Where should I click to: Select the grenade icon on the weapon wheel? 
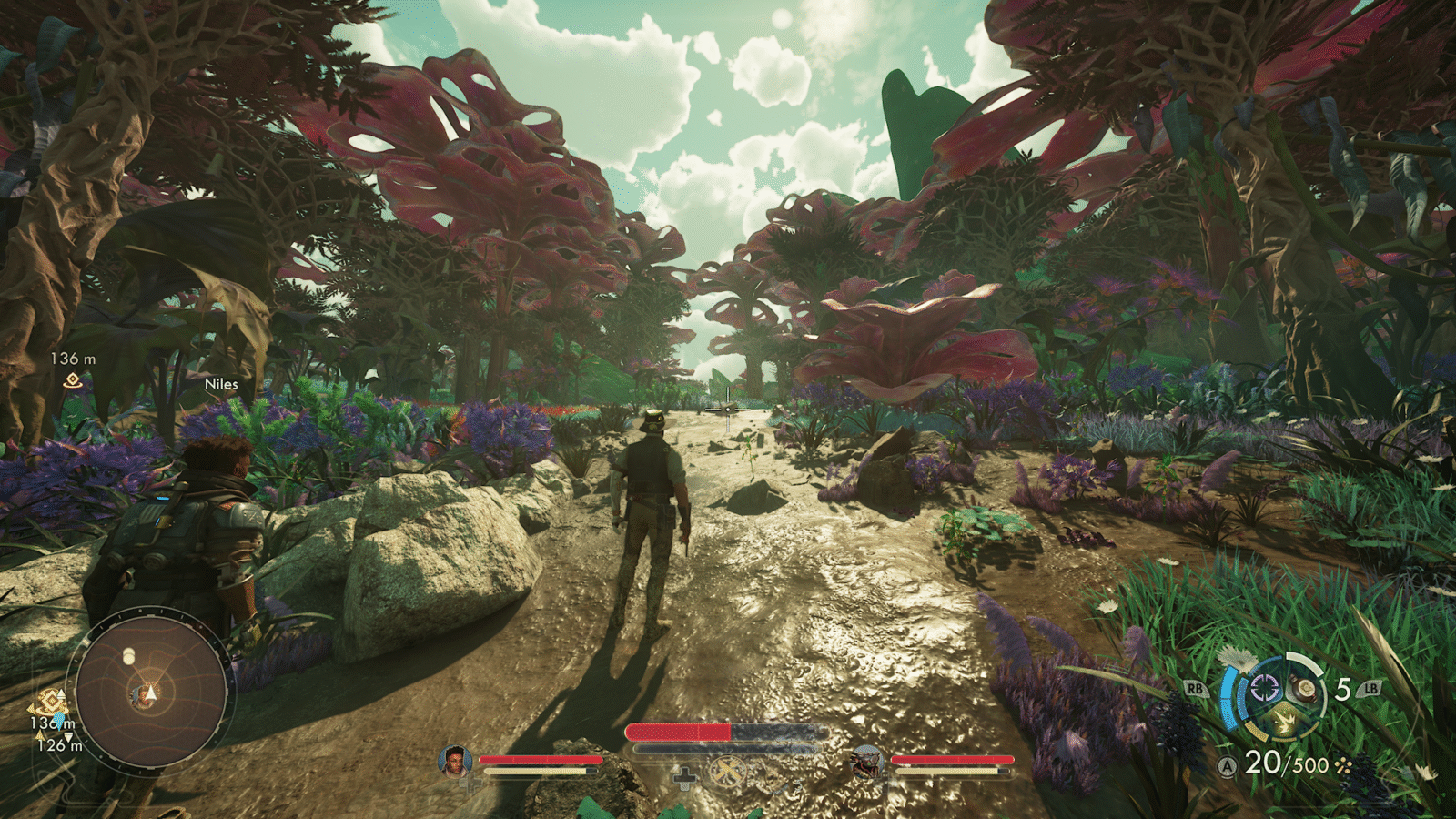[1305, 690]
